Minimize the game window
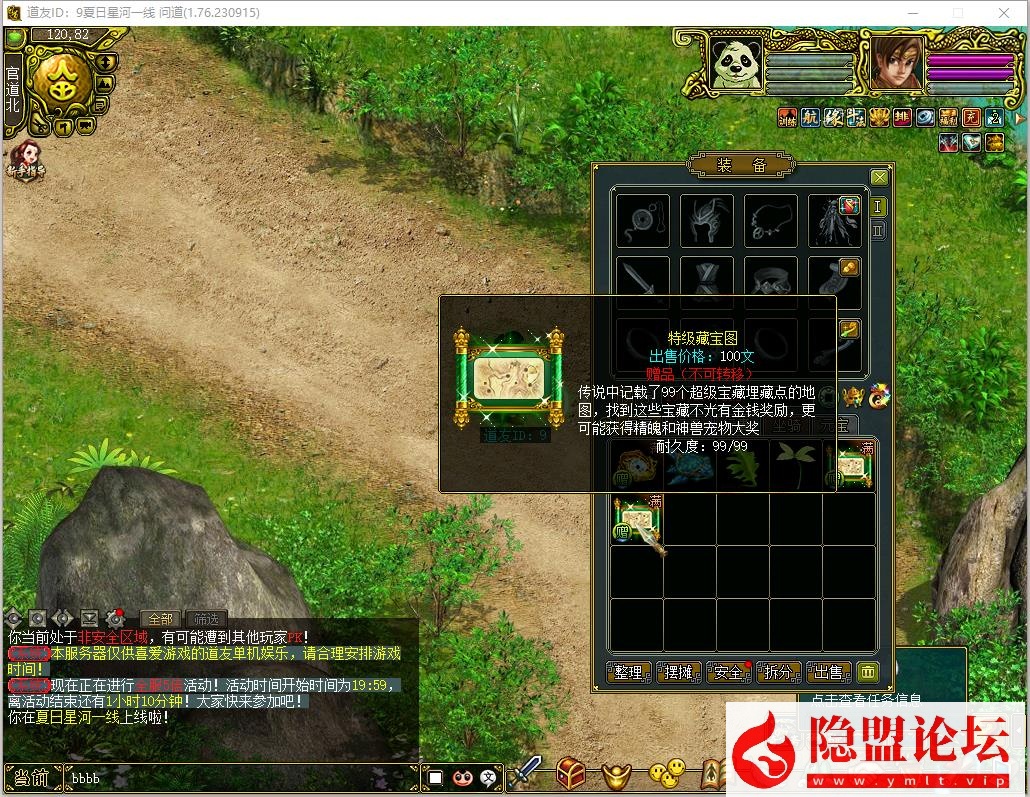The height and width of the screenshot is (797, 1030). point(913,13)
